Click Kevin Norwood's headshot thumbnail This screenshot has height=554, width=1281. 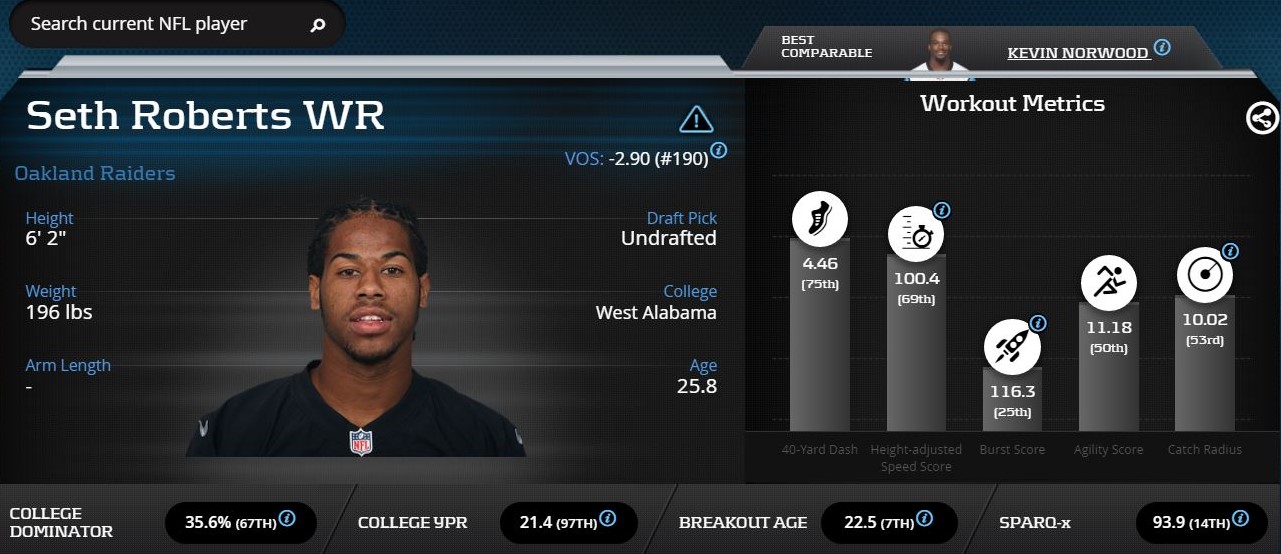tap(938, 50)
